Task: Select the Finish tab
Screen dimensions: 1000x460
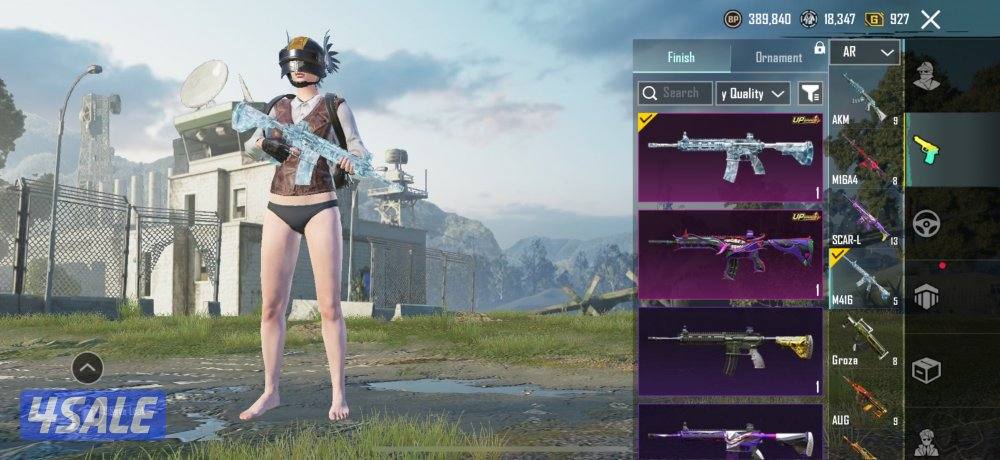Action: 681,57
